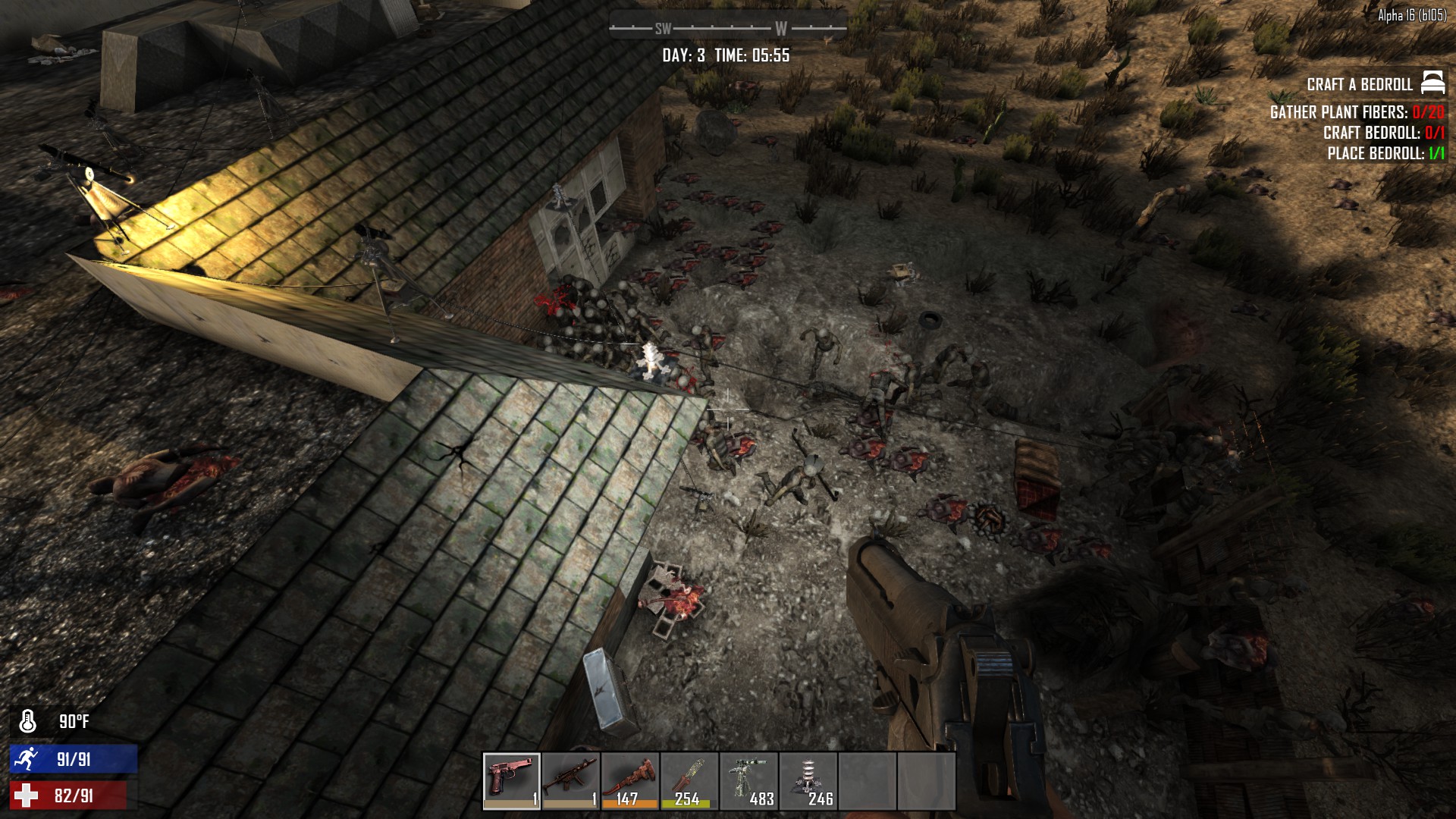Select the pistol hotbar slot
This screenshot has width=1456, height=819.
coord(512,780)
